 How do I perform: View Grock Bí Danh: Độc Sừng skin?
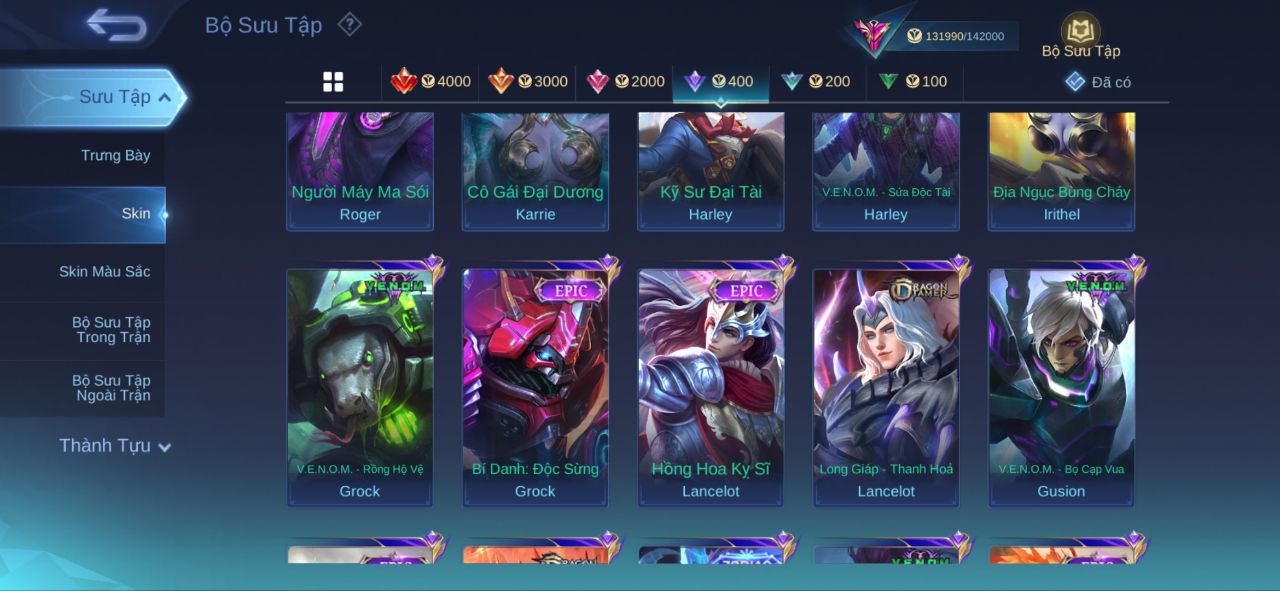click(x=535, y=387)
